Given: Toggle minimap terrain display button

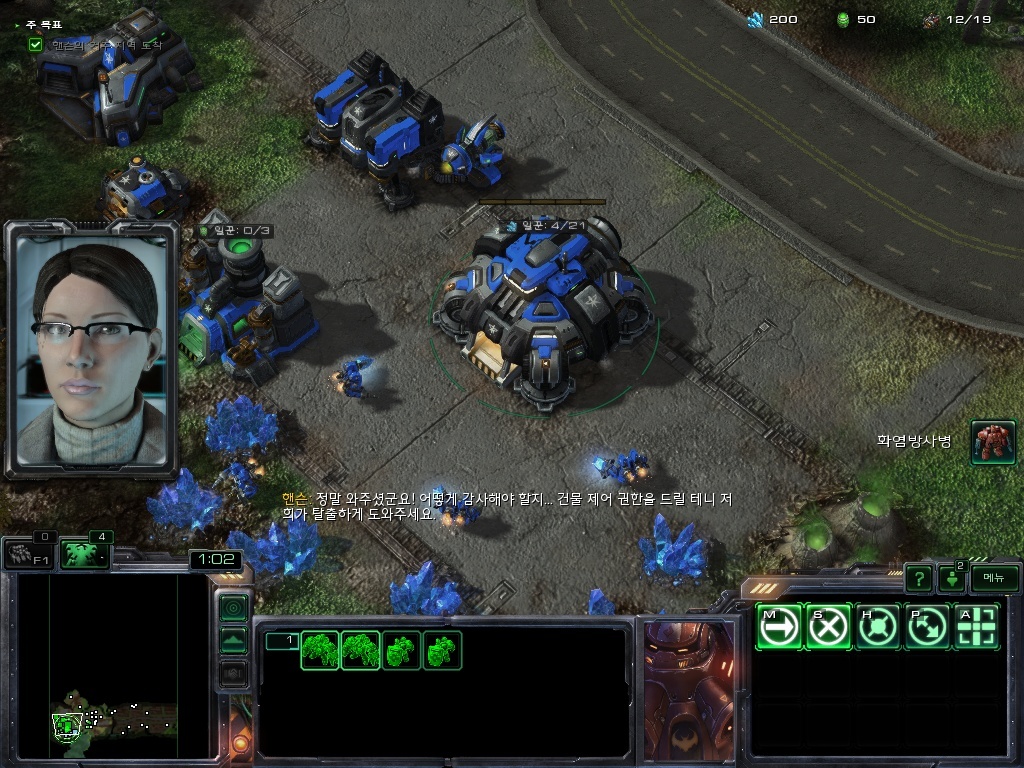Looking at the screenshot, I should pos(233,640).
